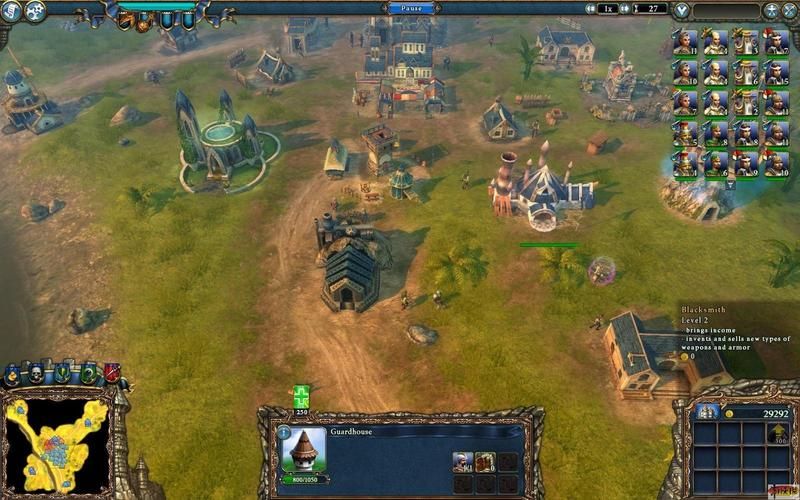Click the Guardhouse upgrade icon beside hire

point(485,461)
